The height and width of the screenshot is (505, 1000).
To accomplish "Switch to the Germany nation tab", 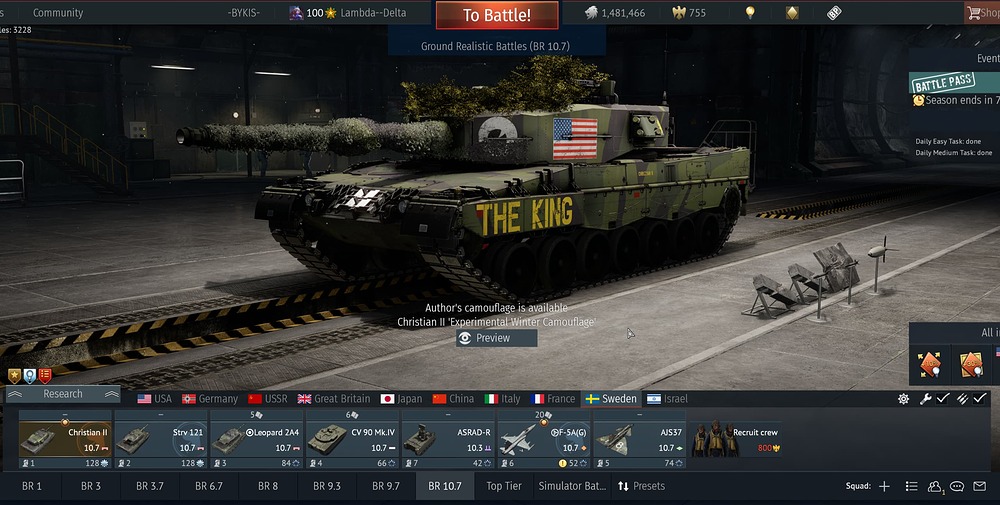I will [x=210, y=398].
